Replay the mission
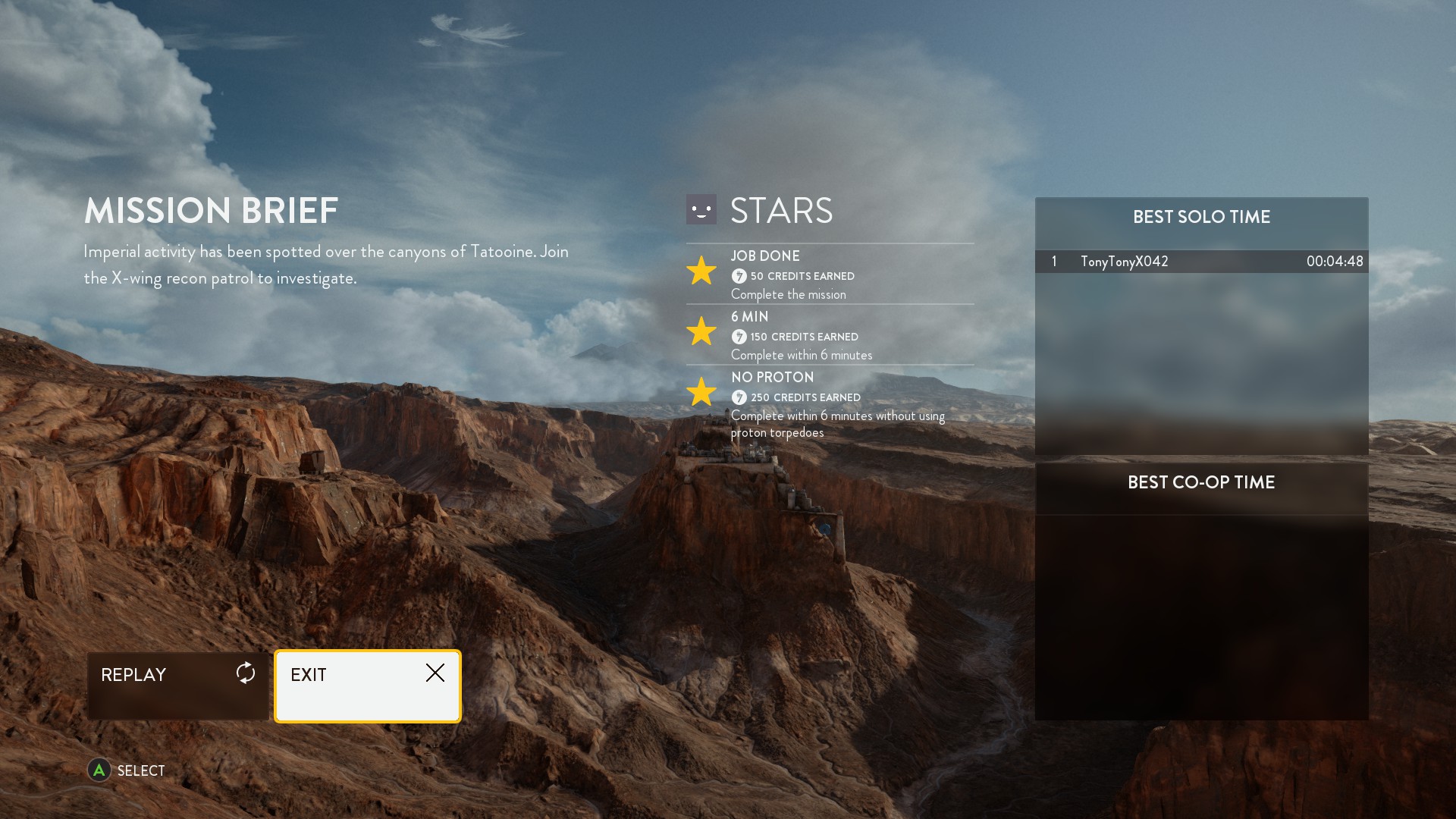The image size is (1456, 819). tap(177, 685)
